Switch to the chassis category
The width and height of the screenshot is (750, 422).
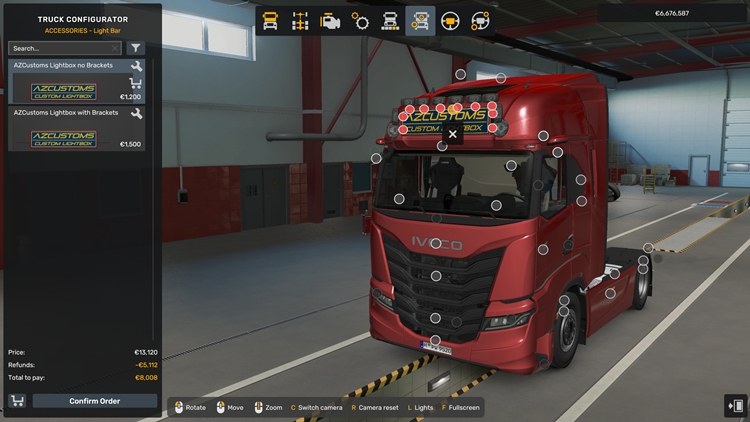point(300,20)
